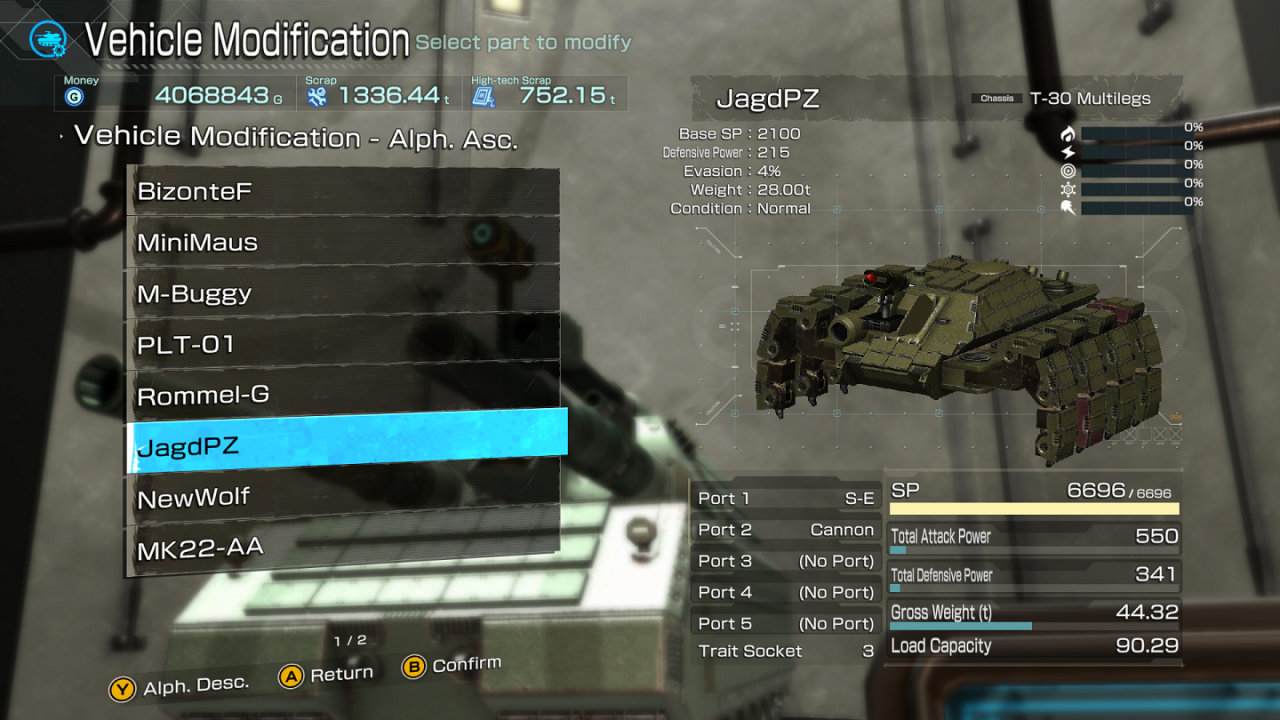The width and height of the screenshot is (1280, 720).
Task: Choose MiniMaus from the vehicle list
Action: (x=343, y=241)
